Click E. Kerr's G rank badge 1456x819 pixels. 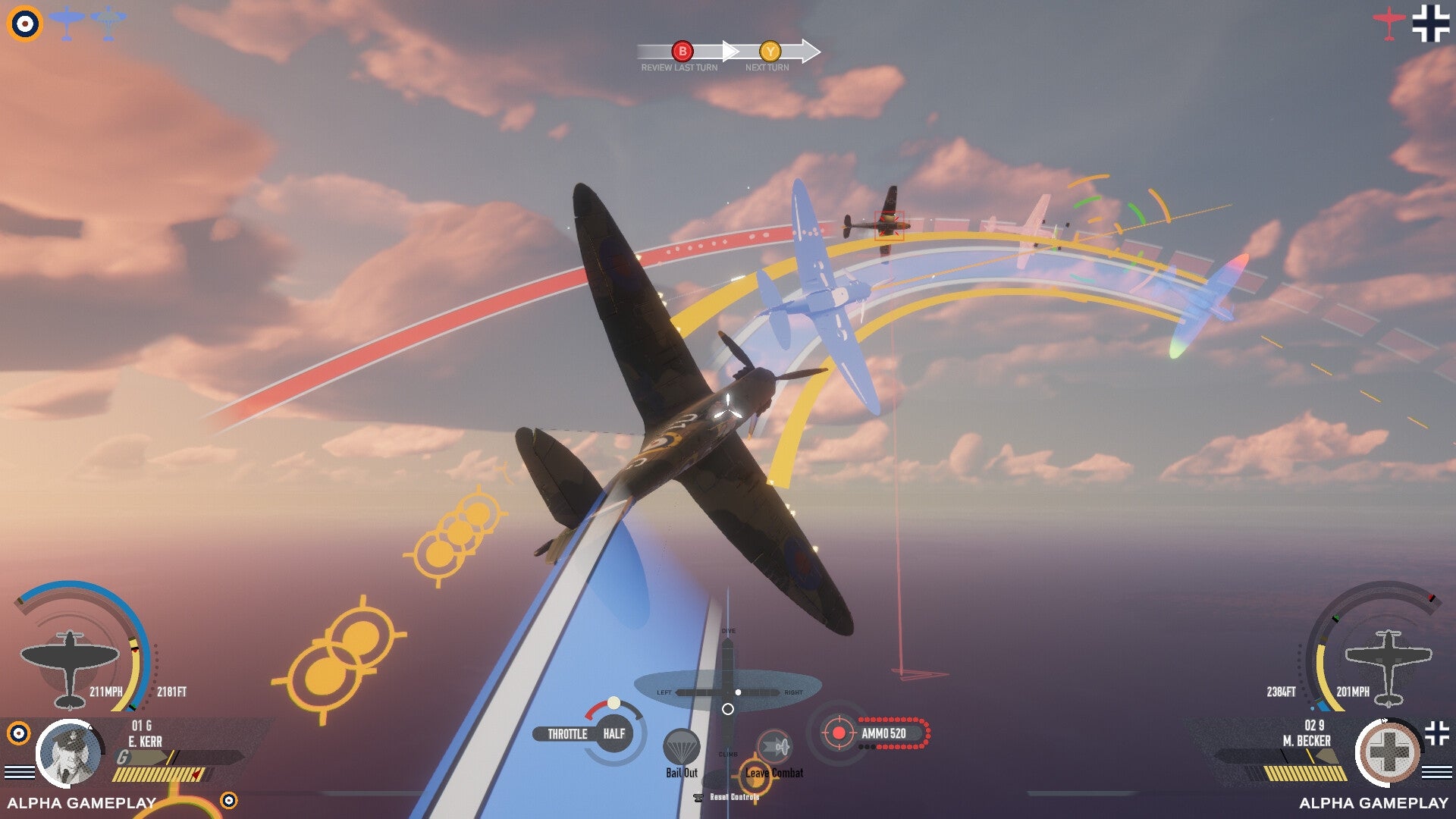click(122, 756)
